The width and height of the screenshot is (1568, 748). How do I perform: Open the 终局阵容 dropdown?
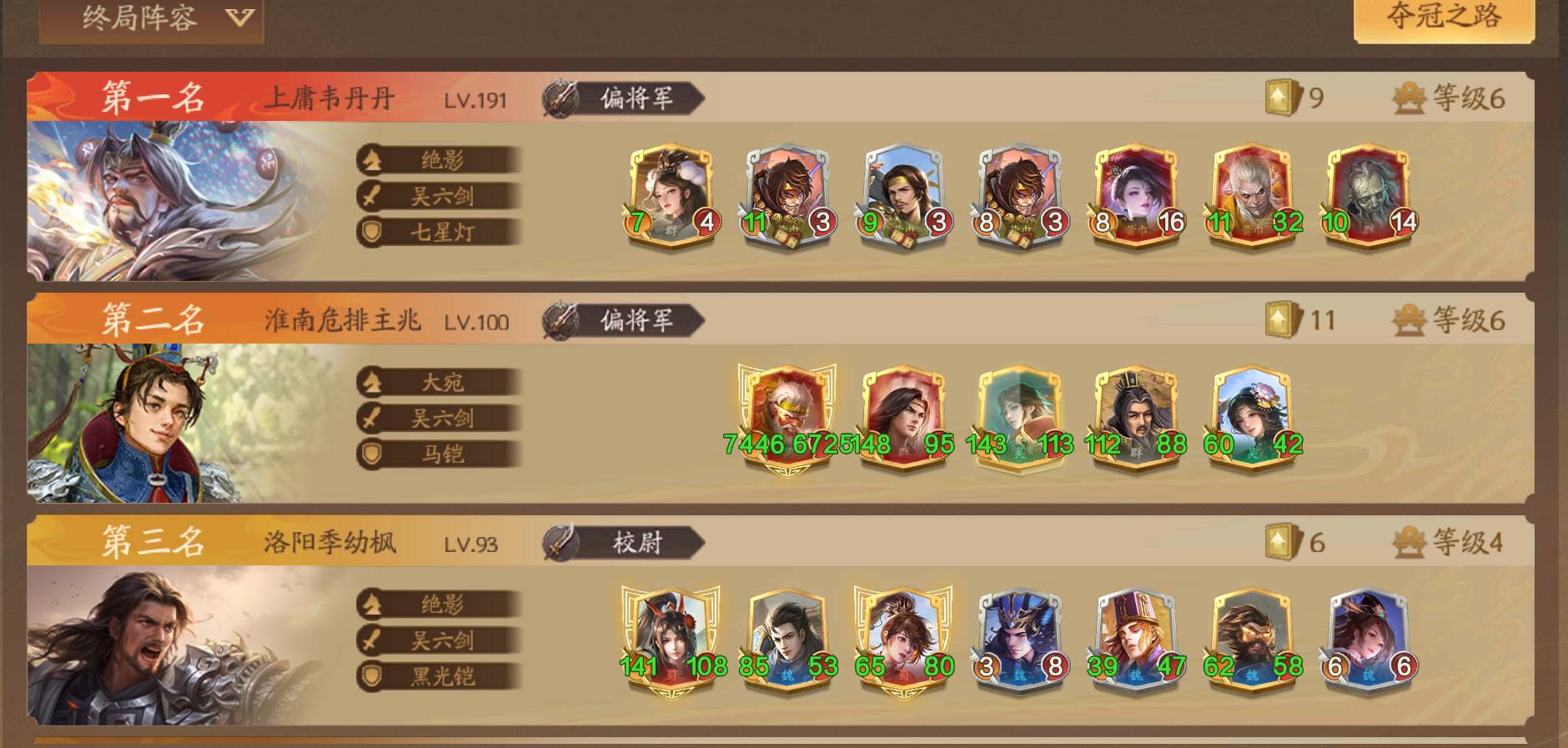[152, 18]
